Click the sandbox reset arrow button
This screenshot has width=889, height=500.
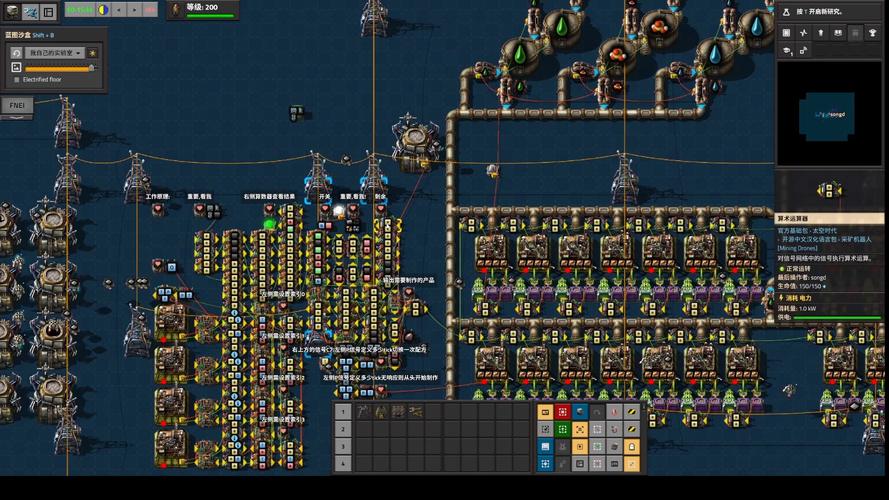[x=16, y=52]
